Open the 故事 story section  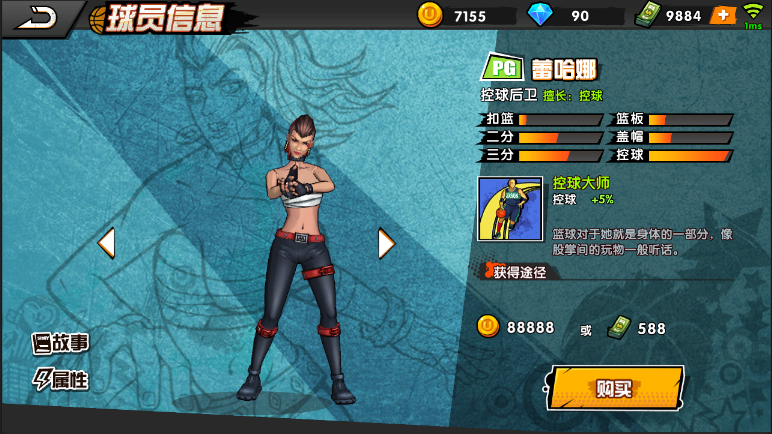point(61,343)
